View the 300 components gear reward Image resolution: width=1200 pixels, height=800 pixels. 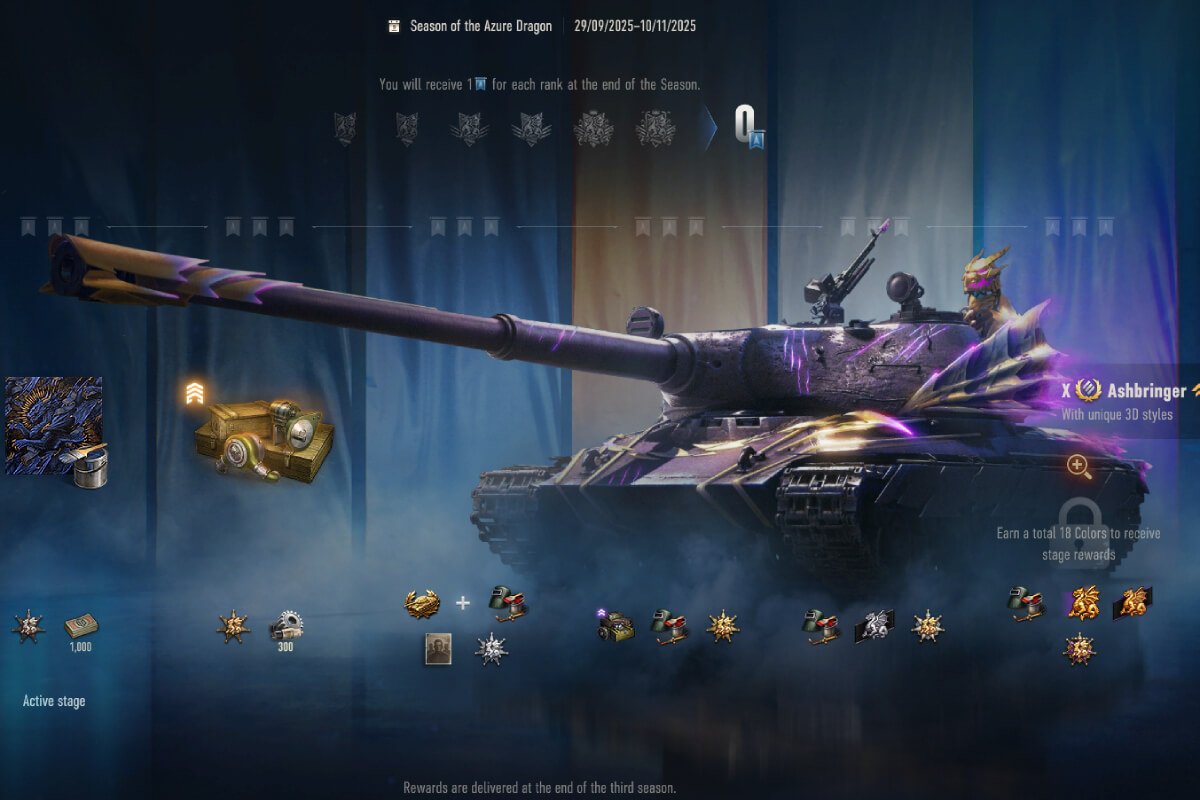286,627
